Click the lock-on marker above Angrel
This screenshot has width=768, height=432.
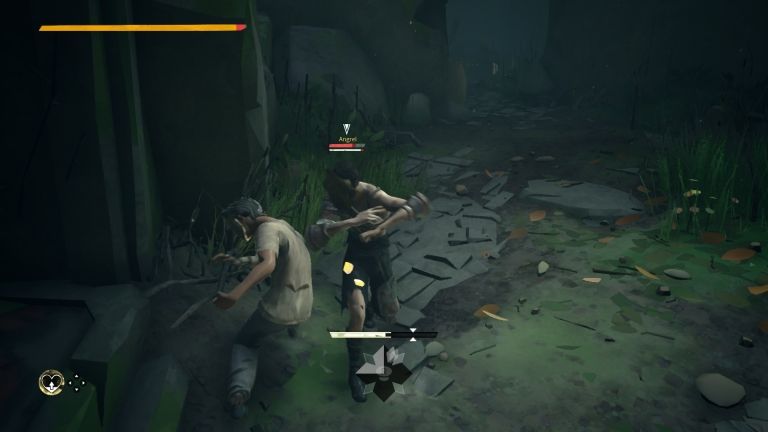click(346, 128)
